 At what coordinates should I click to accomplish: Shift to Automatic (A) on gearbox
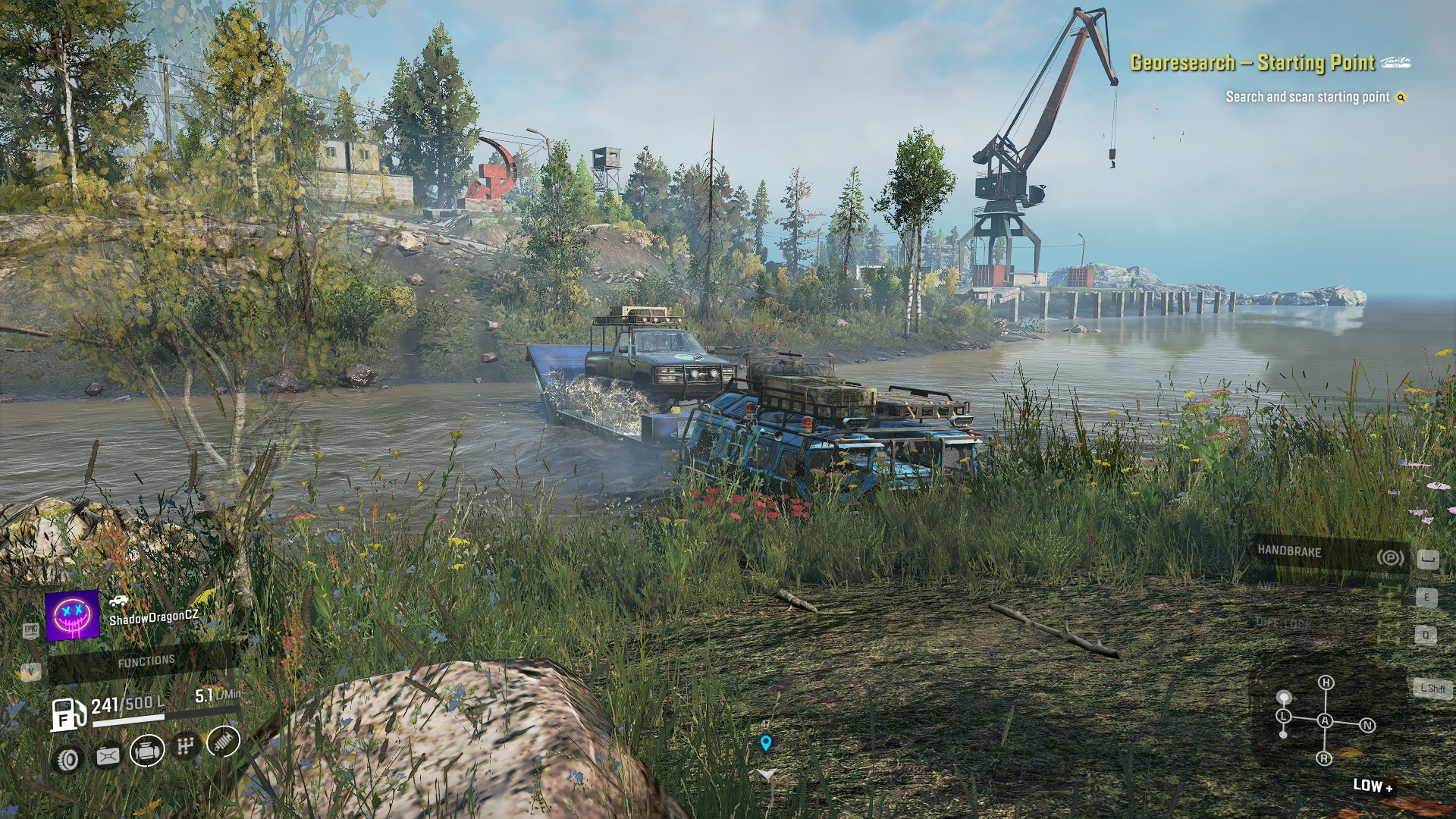pyautogui.click(x=1325, y=720)
